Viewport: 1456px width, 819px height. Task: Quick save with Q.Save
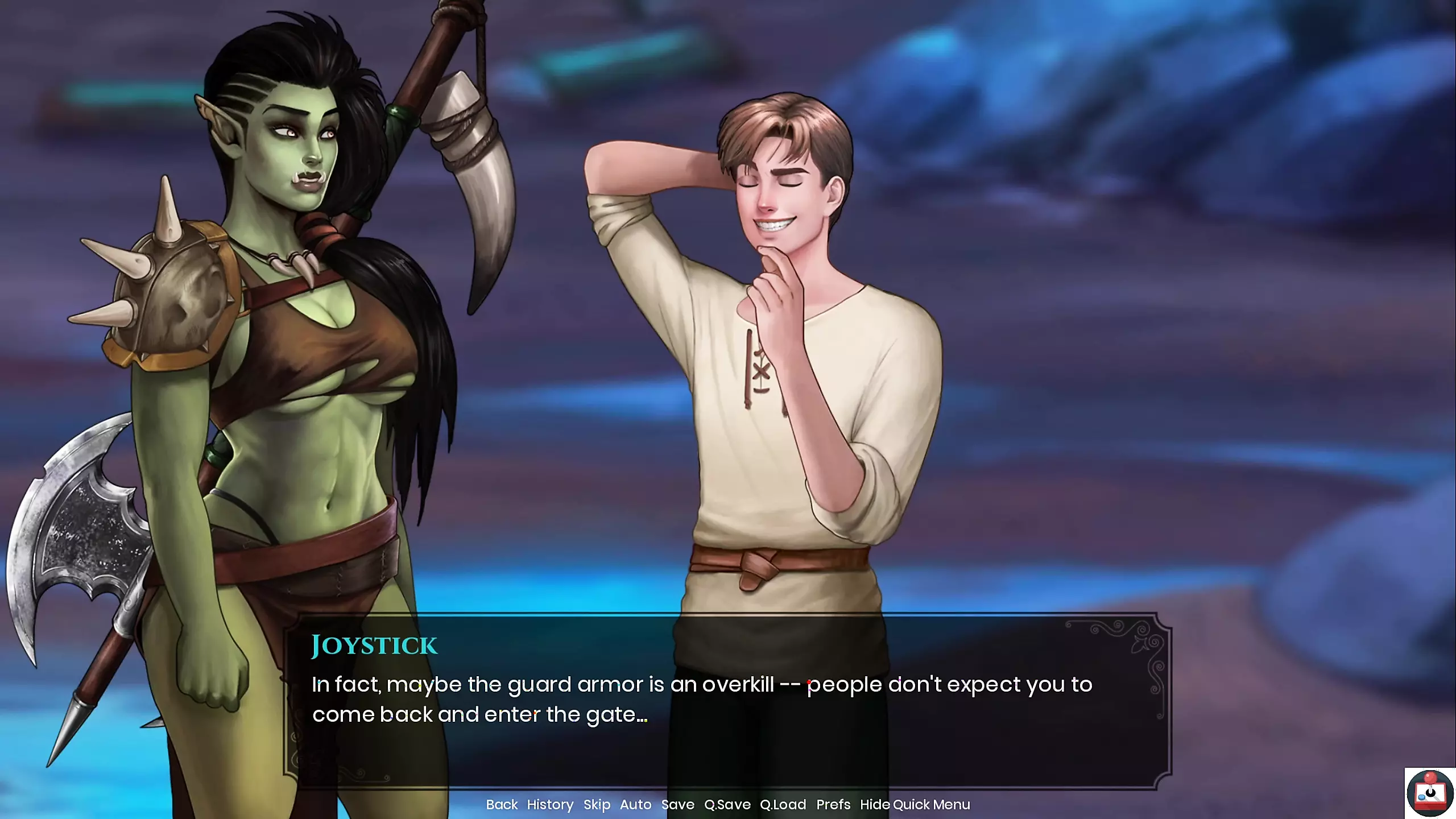point(727,804)
